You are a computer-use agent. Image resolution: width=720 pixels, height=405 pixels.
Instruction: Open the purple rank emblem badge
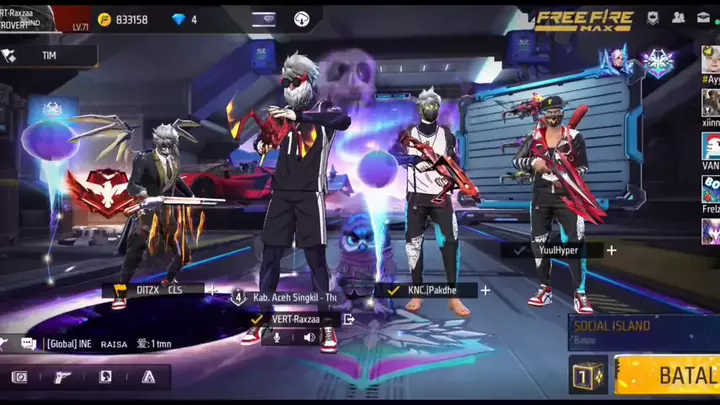tap(657, 63)
